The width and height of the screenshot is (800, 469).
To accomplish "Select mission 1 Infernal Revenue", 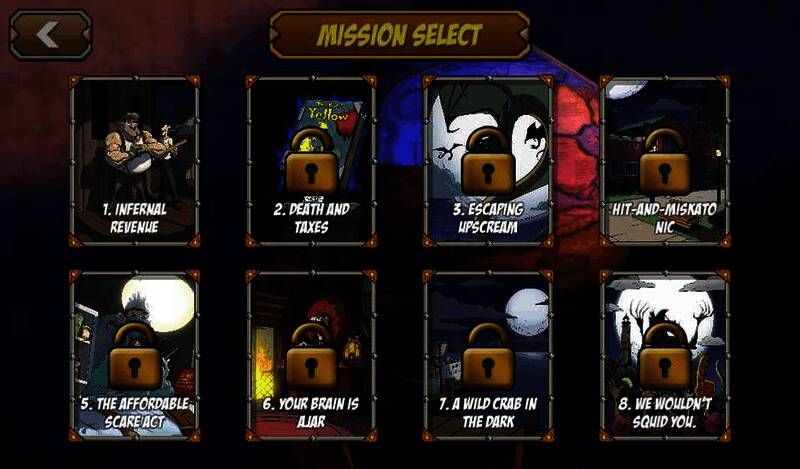I will (x=134, y=160).
